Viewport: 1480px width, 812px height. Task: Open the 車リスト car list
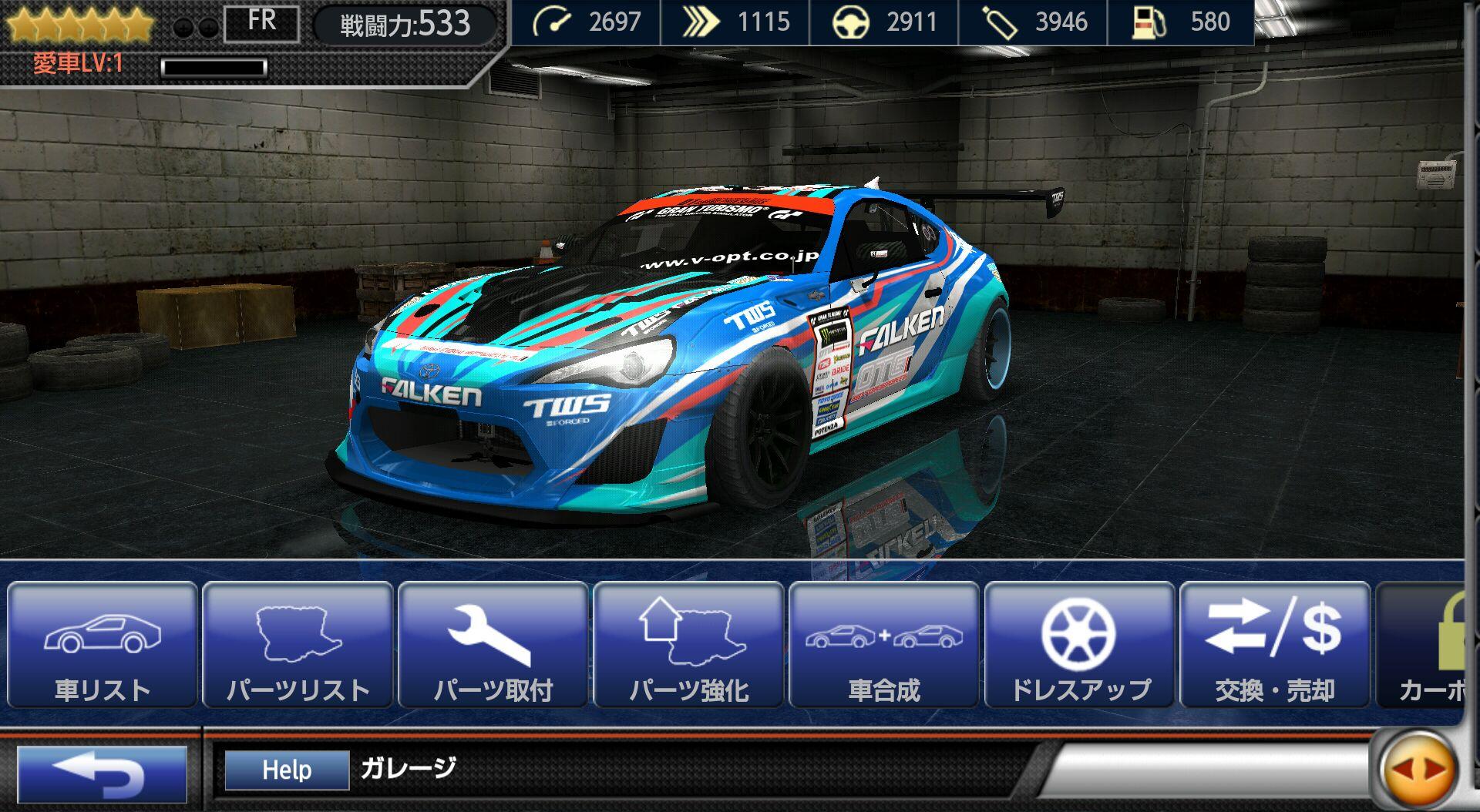click(x=103, y=645)
